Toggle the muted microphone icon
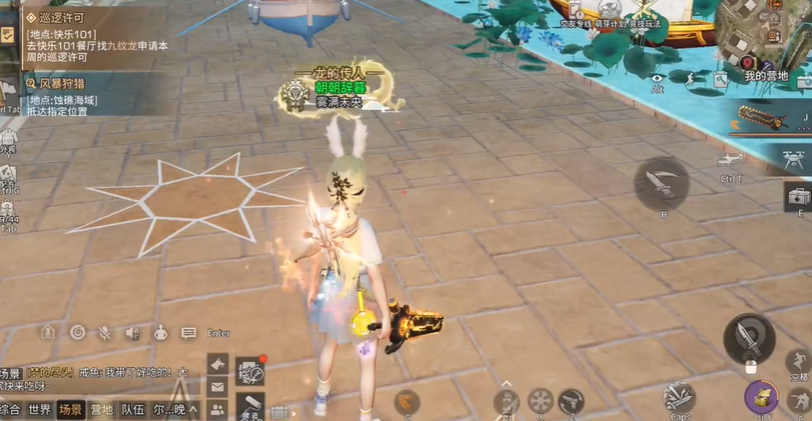Image resolution: width=812 pixels, height=421 pixels. [x=103, y=332]
